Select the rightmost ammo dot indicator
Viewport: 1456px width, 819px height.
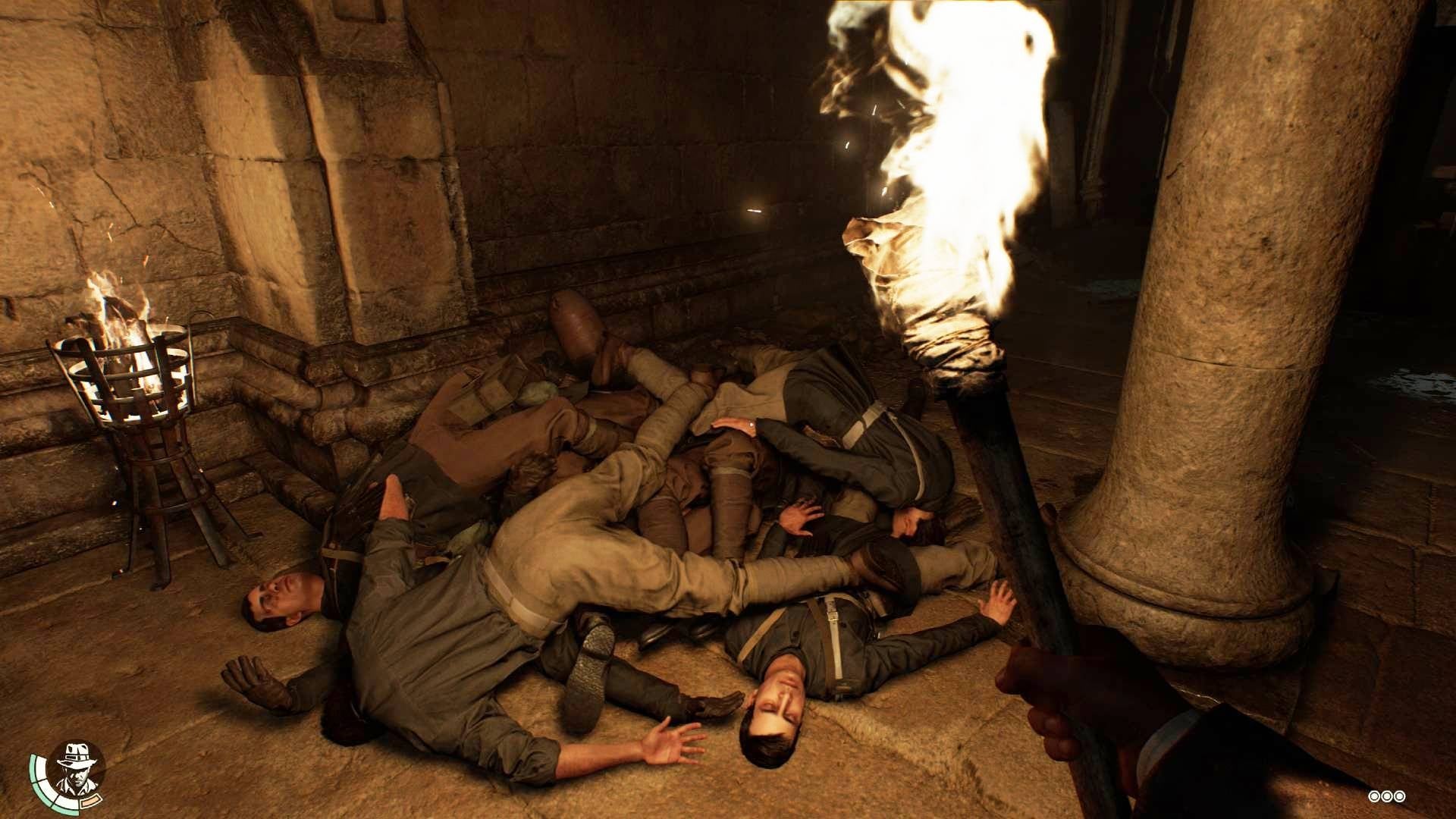[x=1400, y=796]
